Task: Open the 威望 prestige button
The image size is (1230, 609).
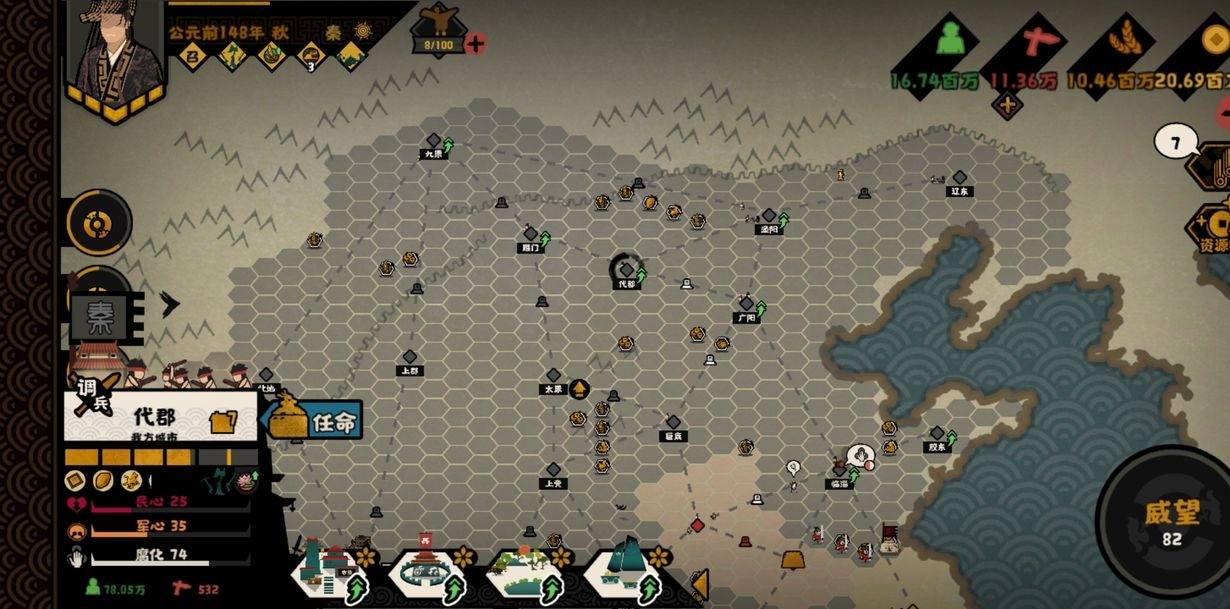Action: click(1164, 520)
